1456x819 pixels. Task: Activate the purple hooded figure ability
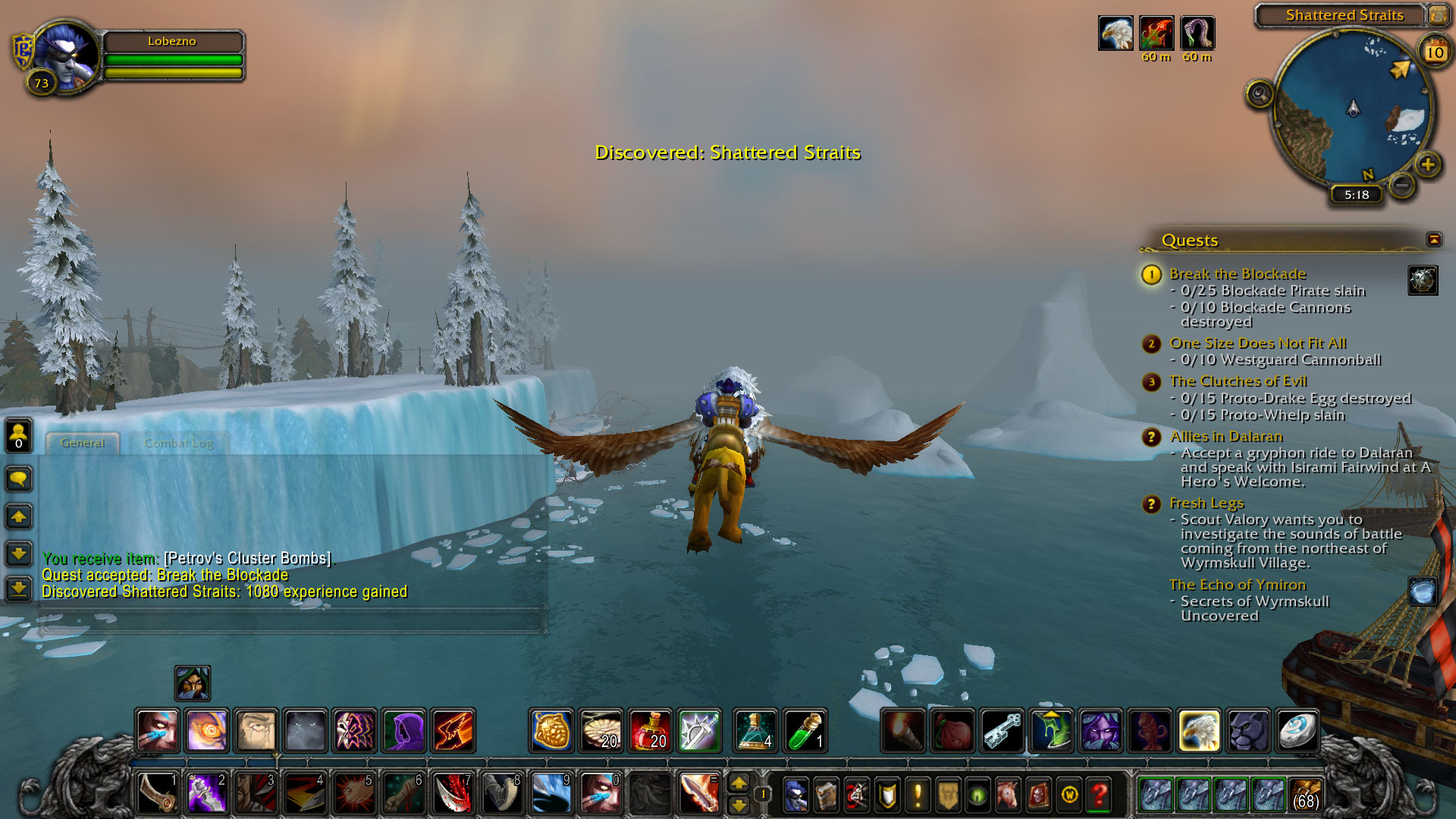[403, 730]
